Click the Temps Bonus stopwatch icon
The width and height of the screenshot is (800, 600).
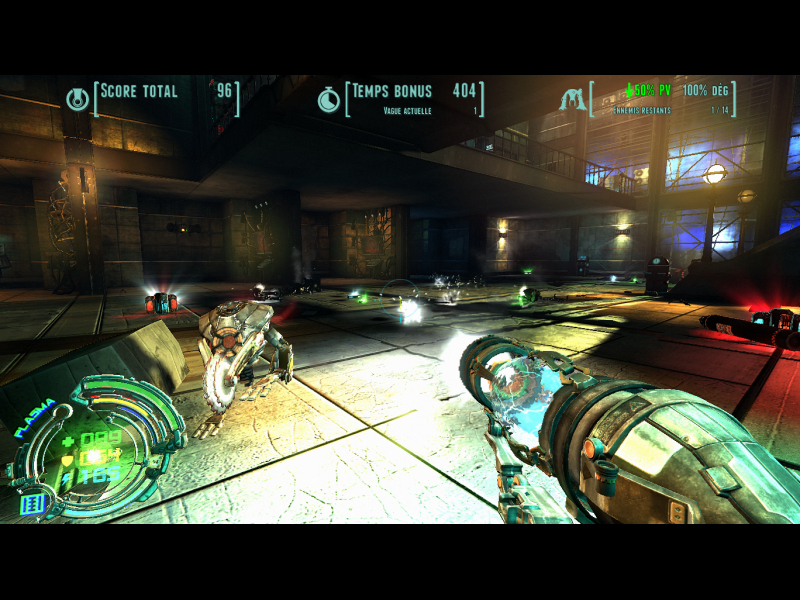point(329,99)
